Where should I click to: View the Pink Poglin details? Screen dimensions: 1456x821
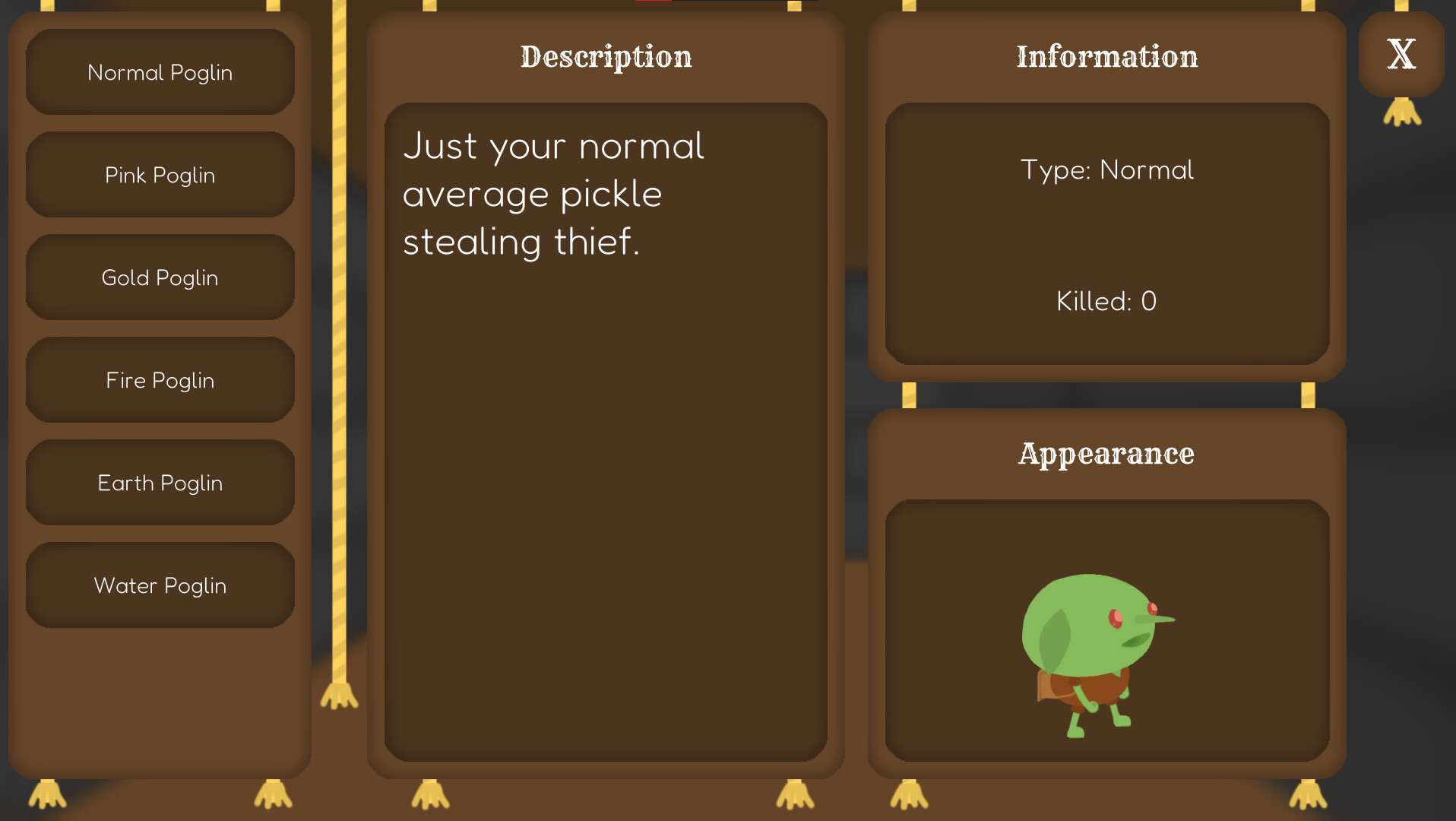pyautogui.click(x=160, y=175)
